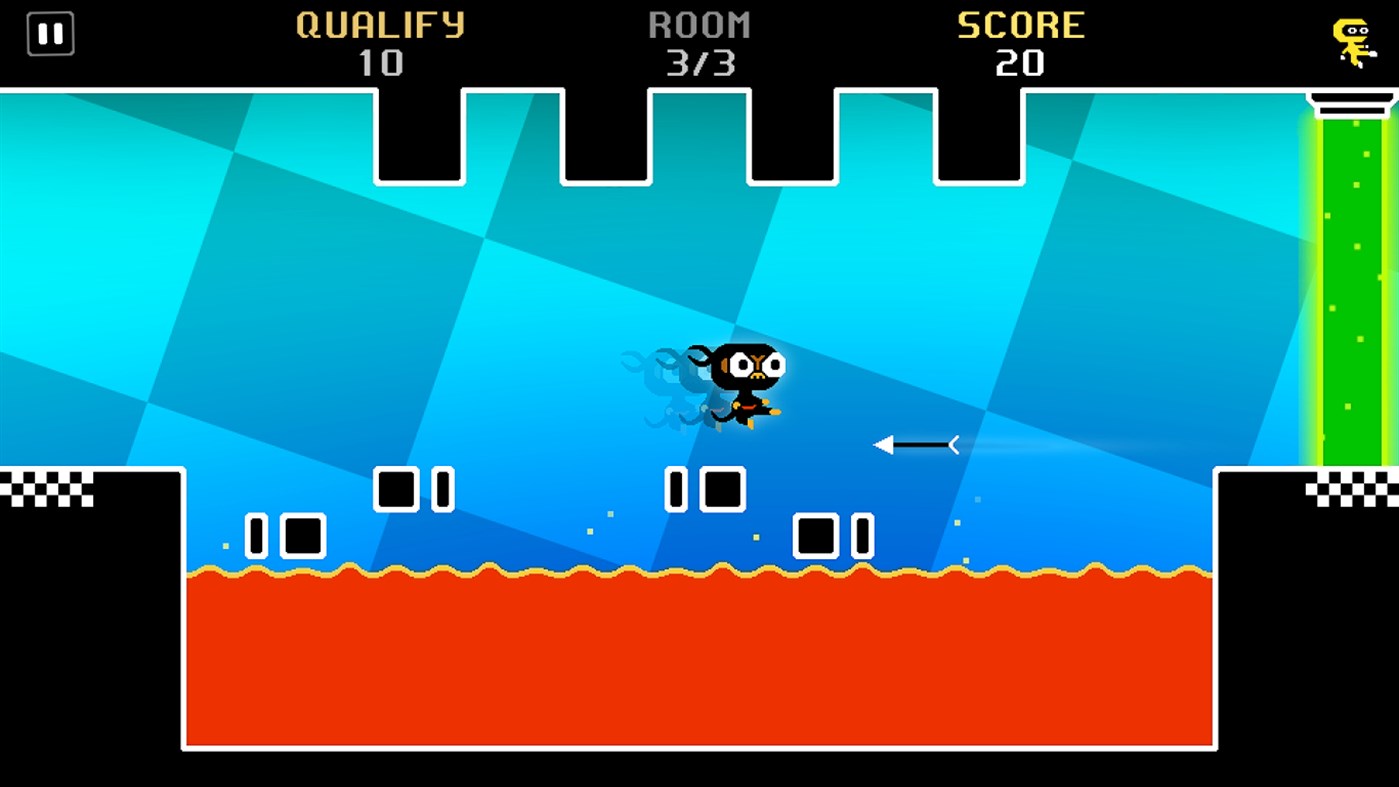The height and width of the screenshot is (787, 1399).
Task: Select the ROOM 3/3 indicator
Action: click(x=700, y=42)
